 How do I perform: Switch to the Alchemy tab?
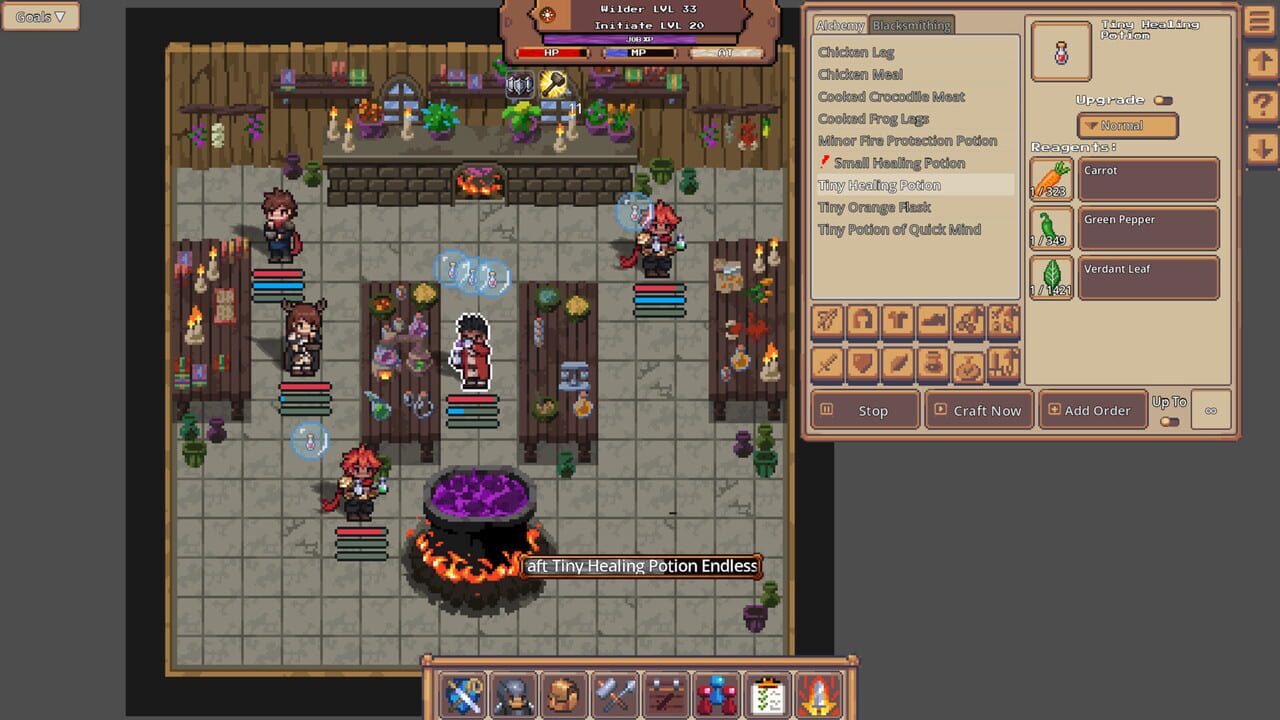(x=840, y=25)
